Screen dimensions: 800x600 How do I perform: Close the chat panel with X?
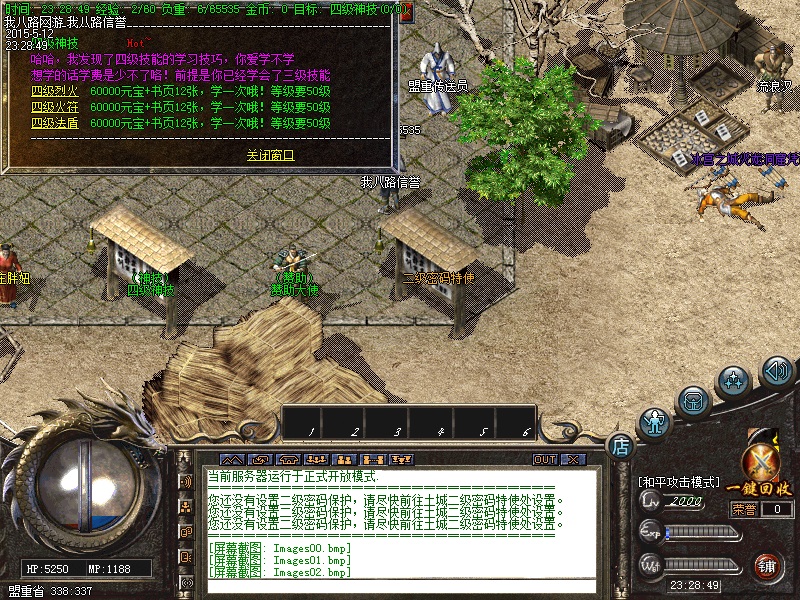[572, 460]
